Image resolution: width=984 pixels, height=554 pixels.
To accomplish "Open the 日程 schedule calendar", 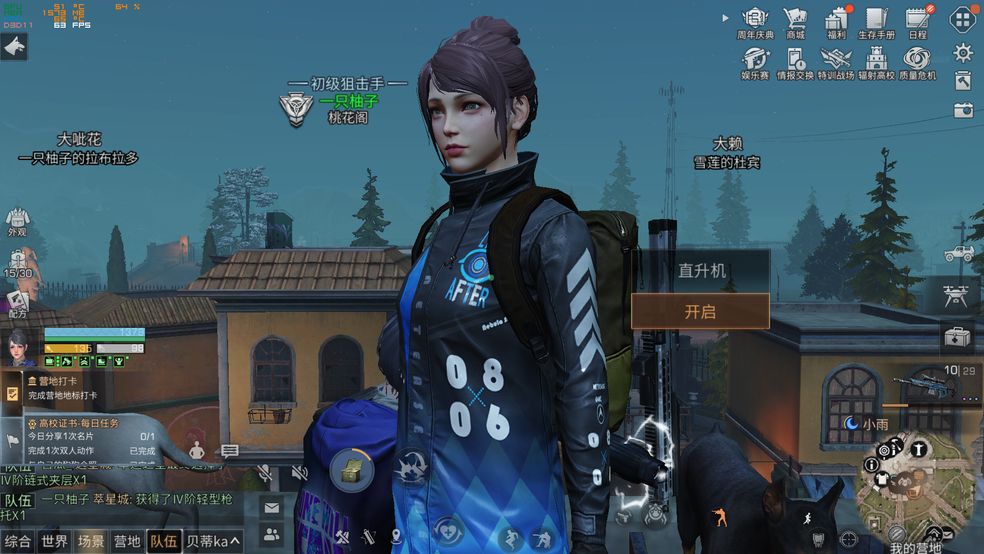I will 917,20.
